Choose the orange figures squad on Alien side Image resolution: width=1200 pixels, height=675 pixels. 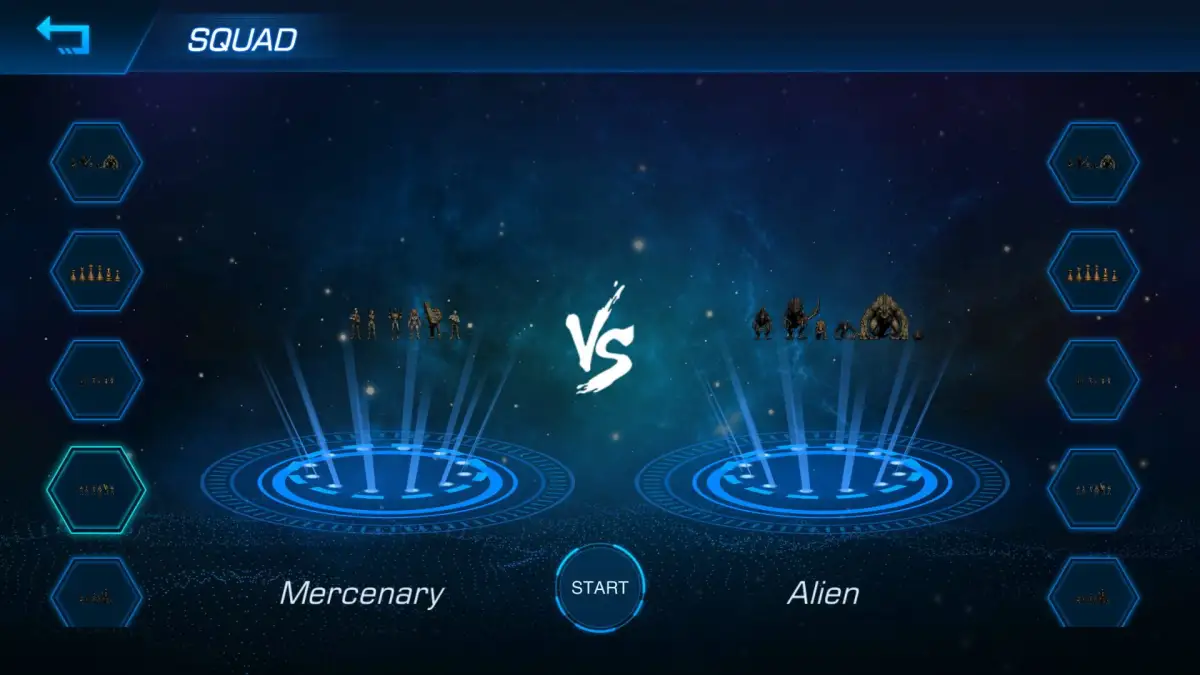pyautogui.click(x=1092, y=272)
